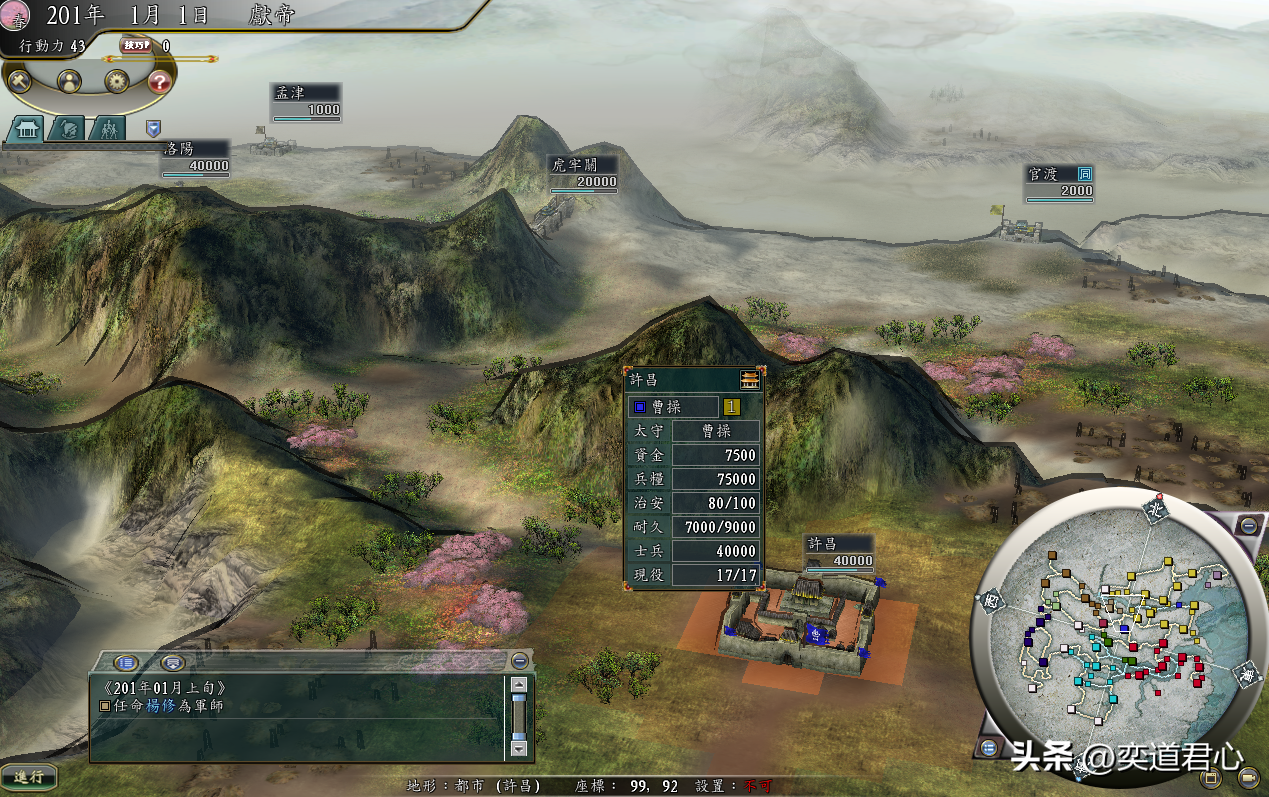Click the camera icon beside the minimap

tap(1248, 777)
